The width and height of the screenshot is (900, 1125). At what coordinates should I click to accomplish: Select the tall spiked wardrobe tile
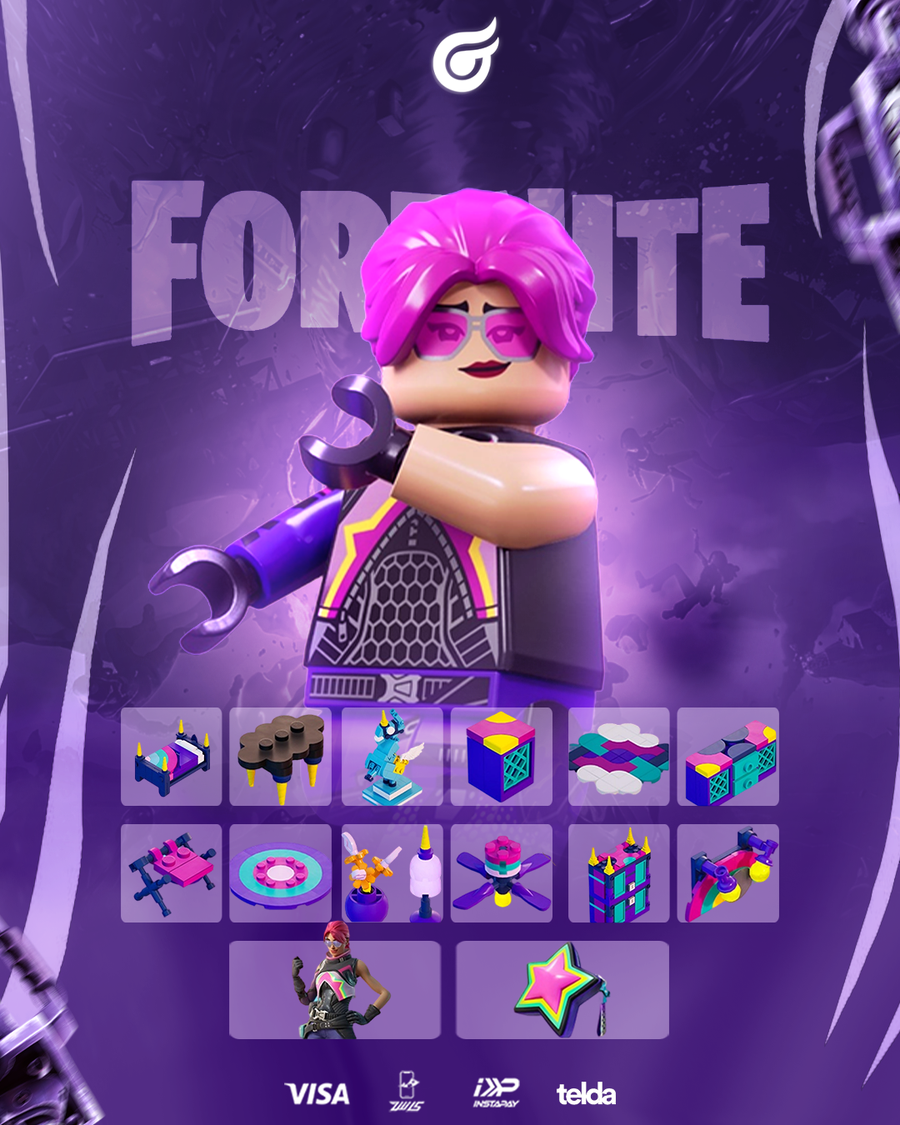click(618, 873)
